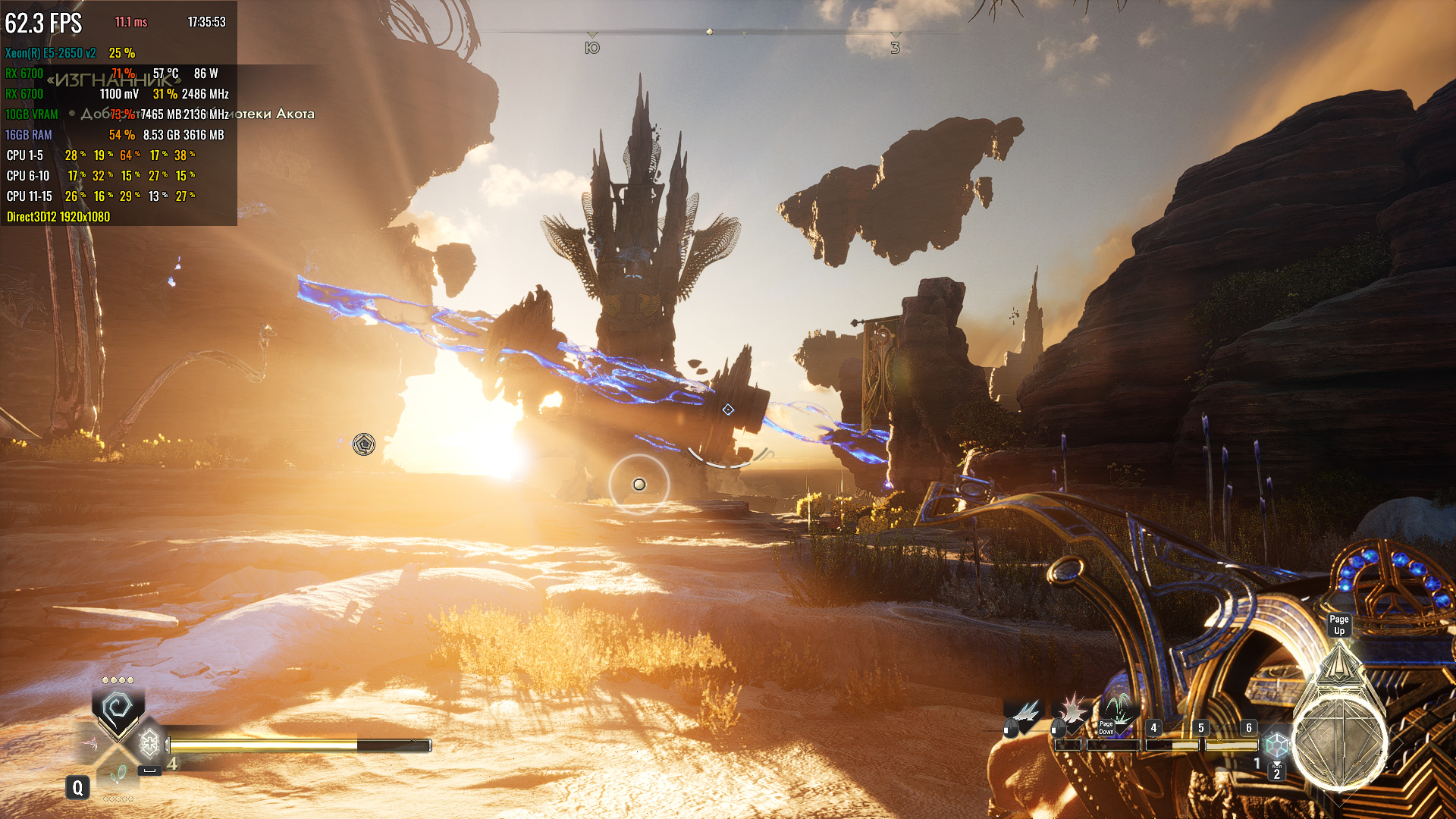1456x819 pixels.
Task: Click the diamond objective waypoint marker
Action: (728, 409)
